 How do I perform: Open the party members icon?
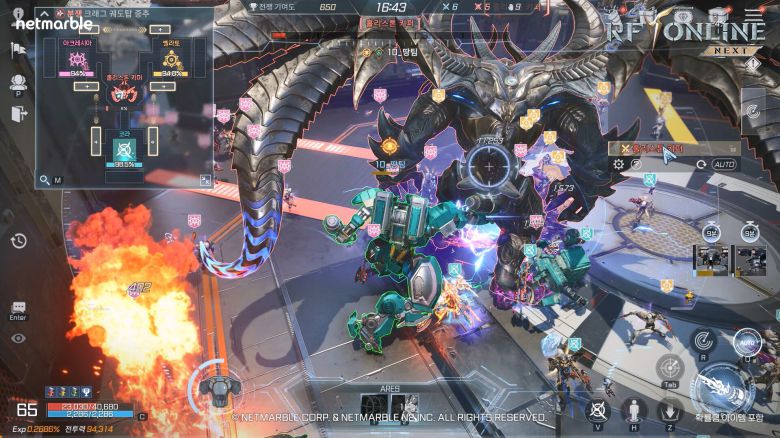(18, 83)
